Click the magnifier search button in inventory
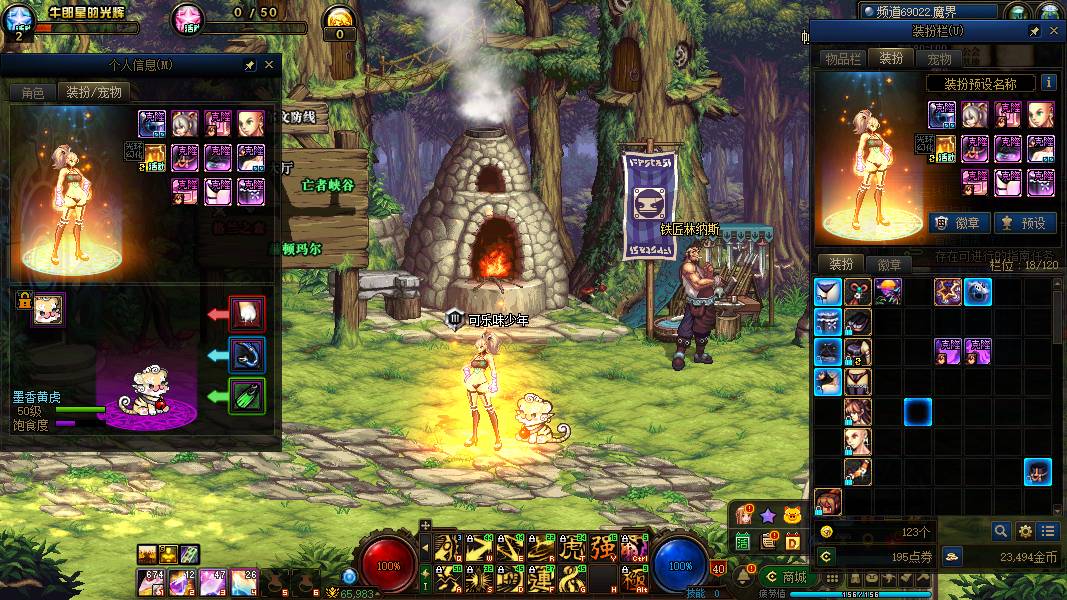Screen dimensions: 1067x600 [1001, 531]
